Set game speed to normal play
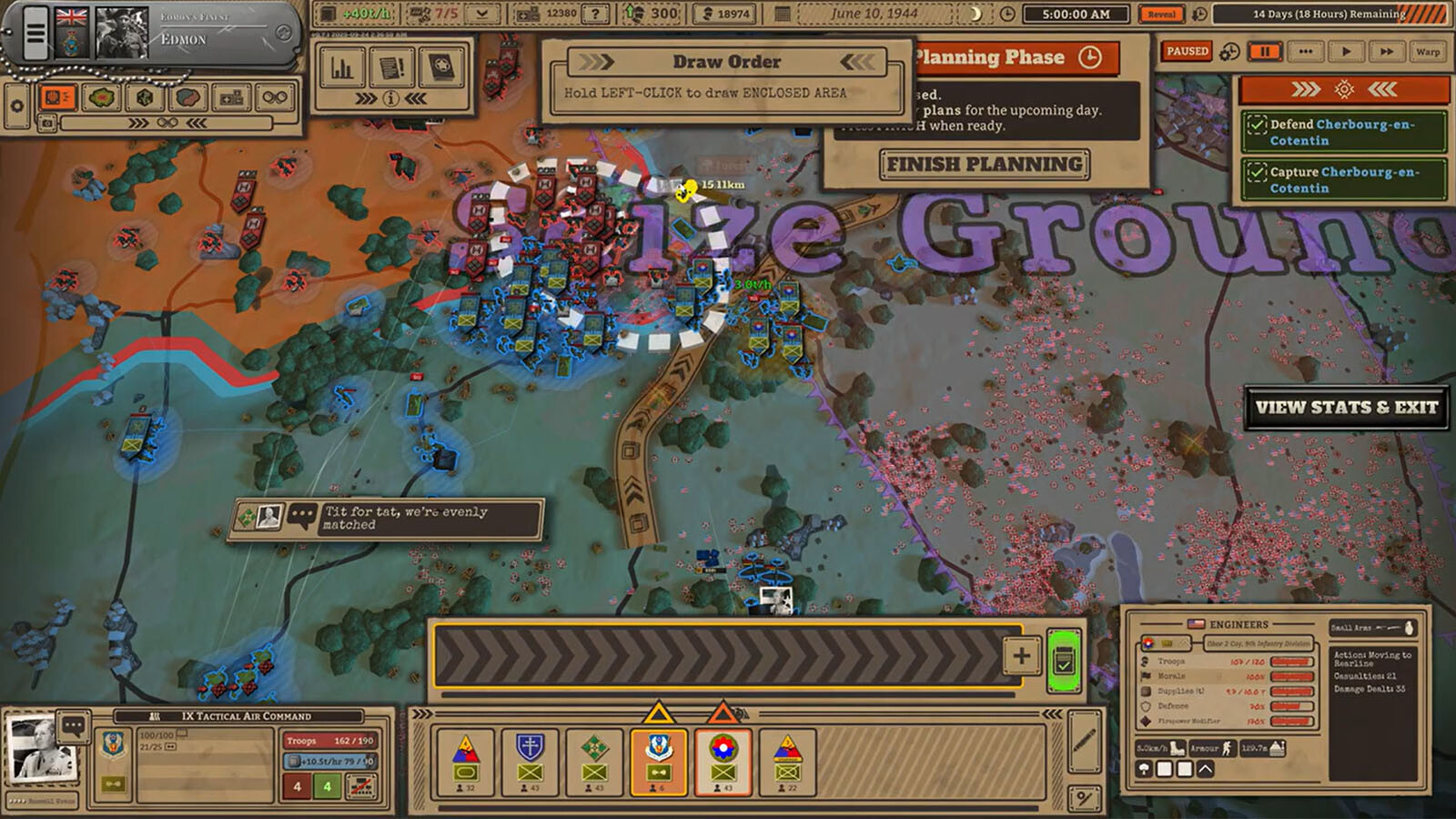 click(x=1346, y=52)
